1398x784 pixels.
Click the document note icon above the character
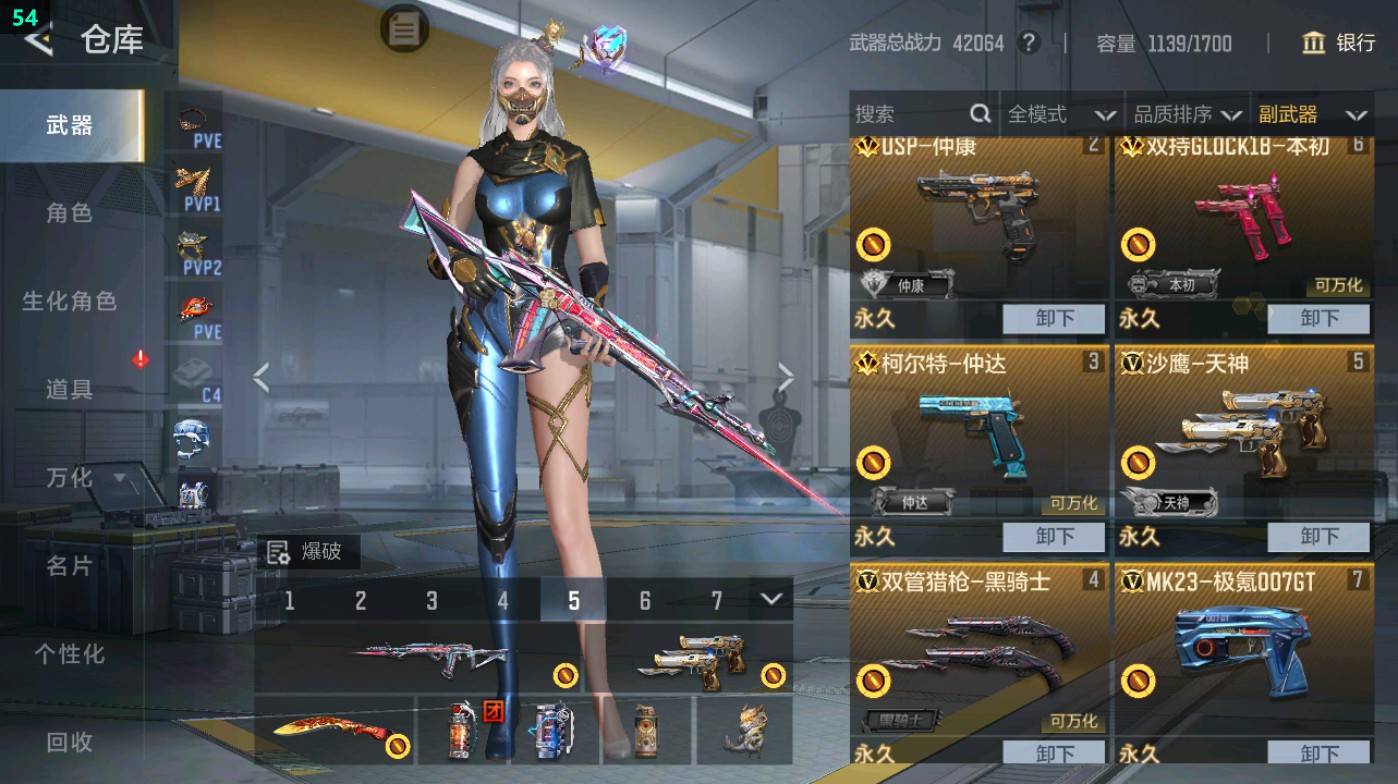pos(404,29)
